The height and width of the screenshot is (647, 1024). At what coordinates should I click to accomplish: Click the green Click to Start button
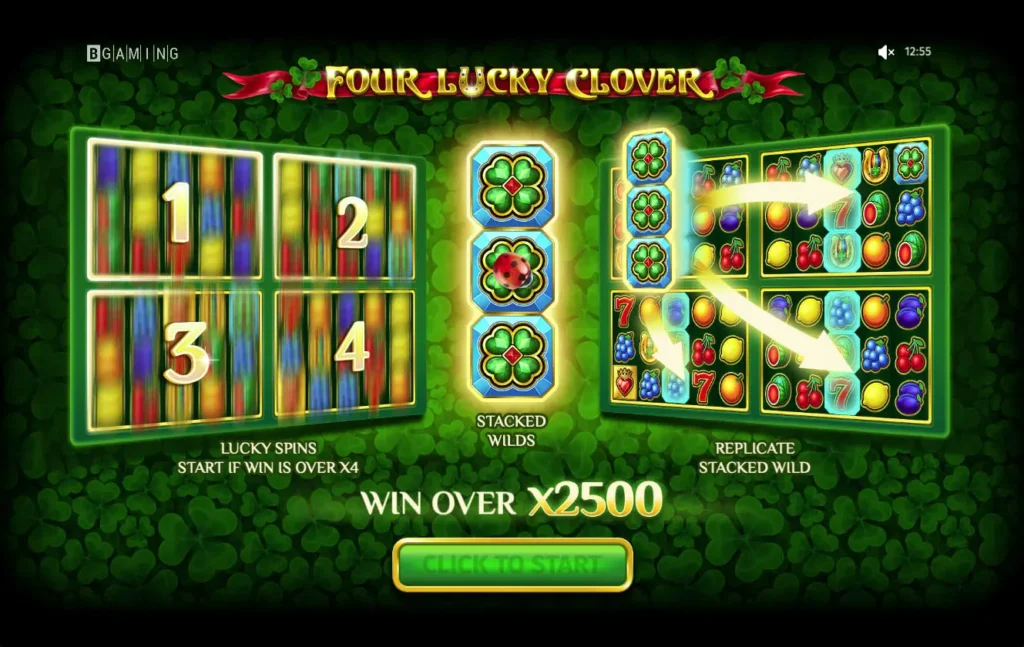point(513,565)
